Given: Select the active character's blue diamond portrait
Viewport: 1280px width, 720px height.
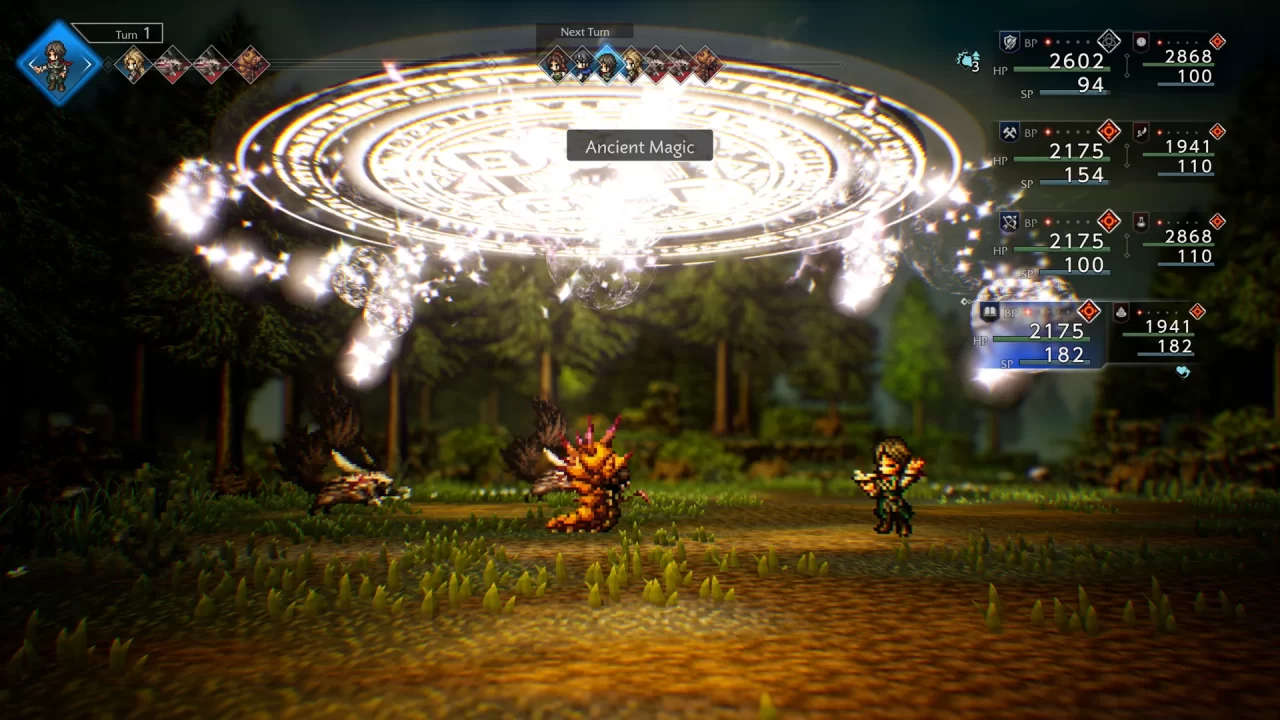Looking at the screenshot, I should point(57,64).
